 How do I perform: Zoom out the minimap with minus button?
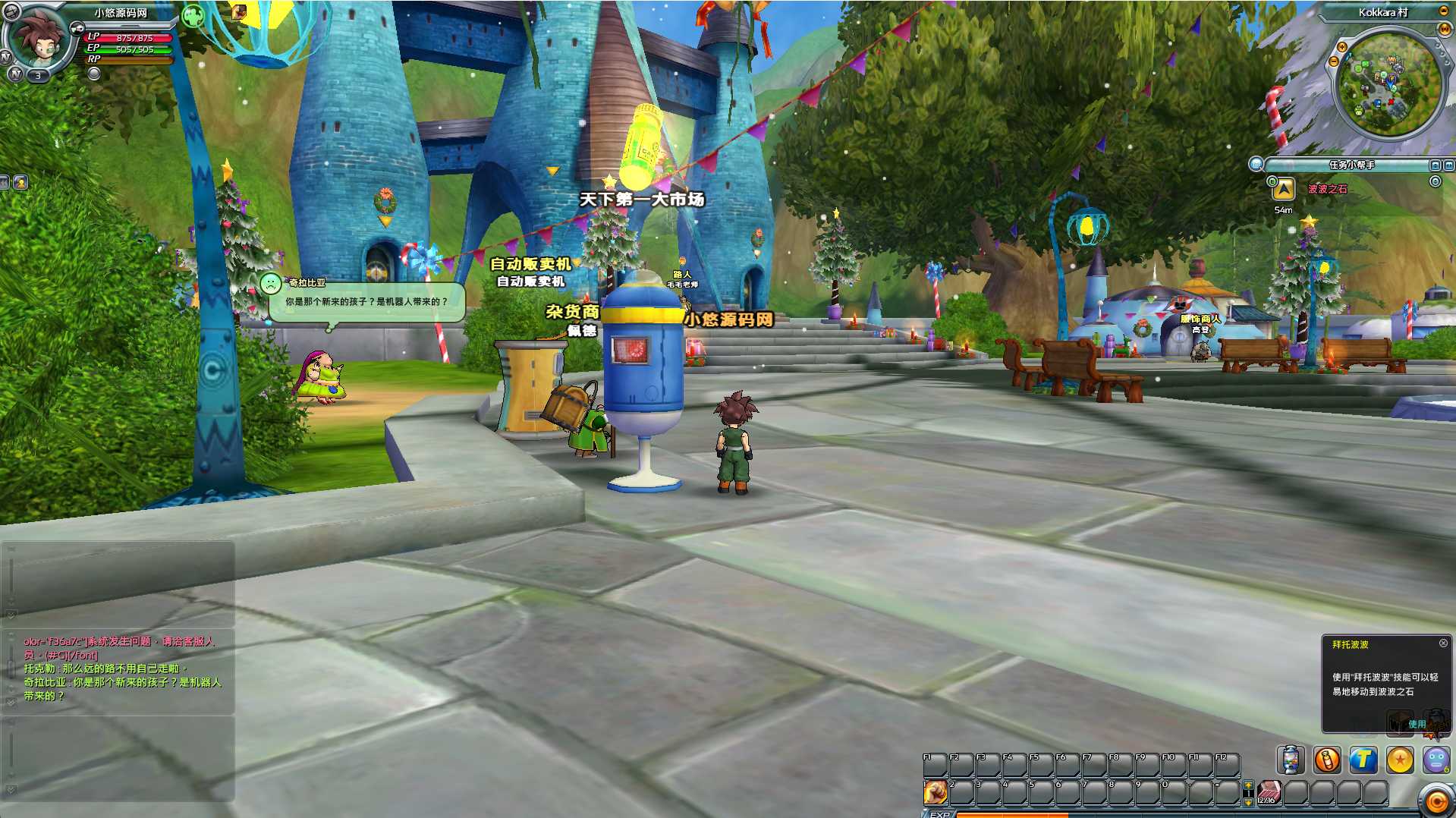(x=1333, y=61)
